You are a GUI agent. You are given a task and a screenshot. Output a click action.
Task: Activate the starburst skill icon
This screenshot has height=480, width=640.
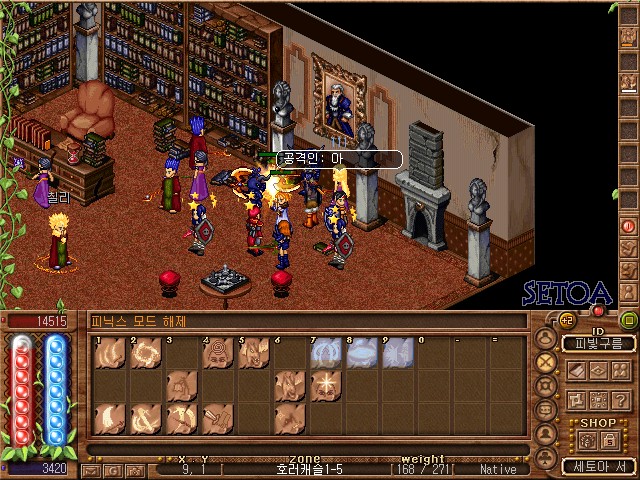[326, 385]
